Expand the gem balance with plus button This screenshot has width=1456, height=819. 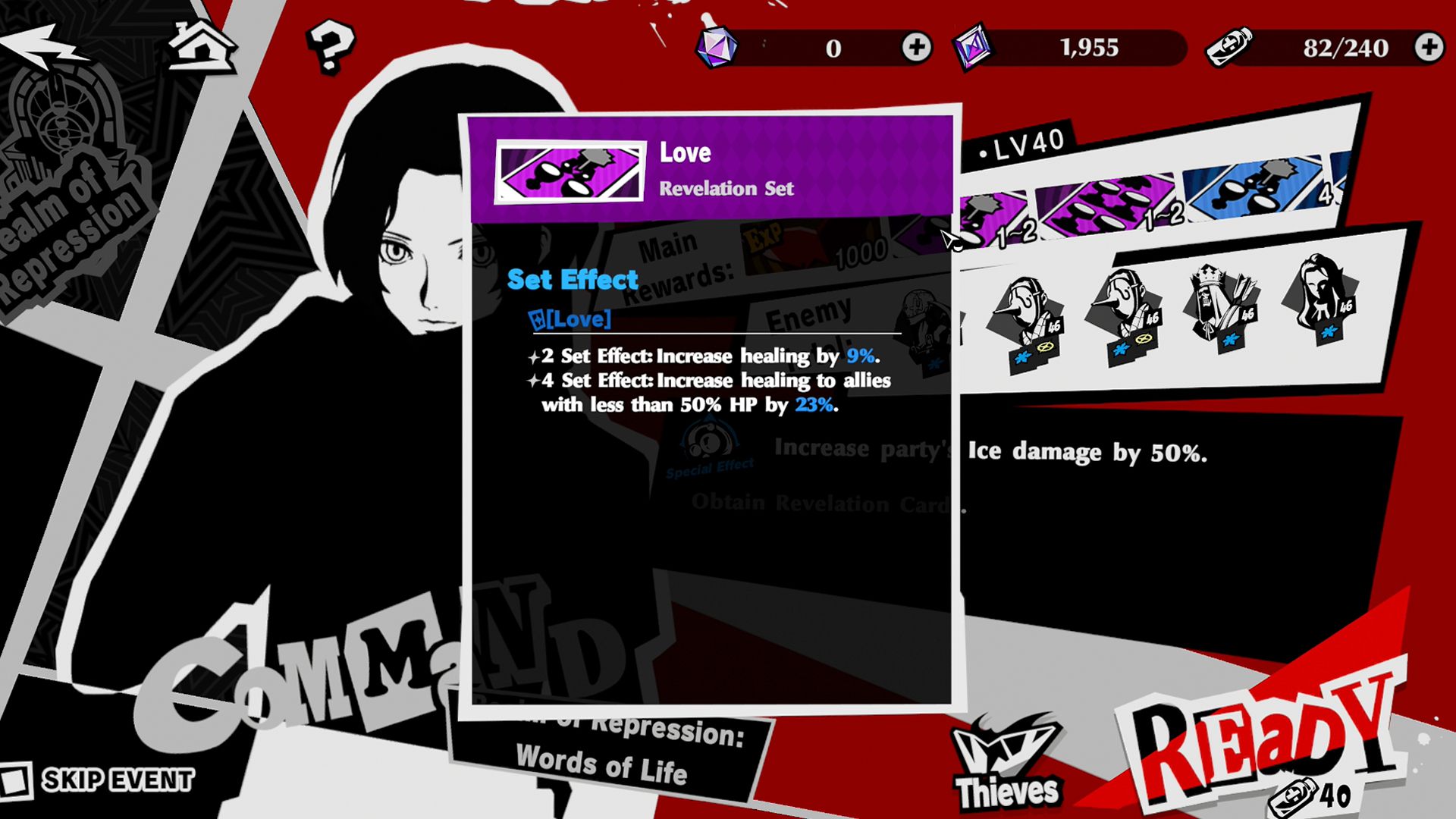point(915,49)
